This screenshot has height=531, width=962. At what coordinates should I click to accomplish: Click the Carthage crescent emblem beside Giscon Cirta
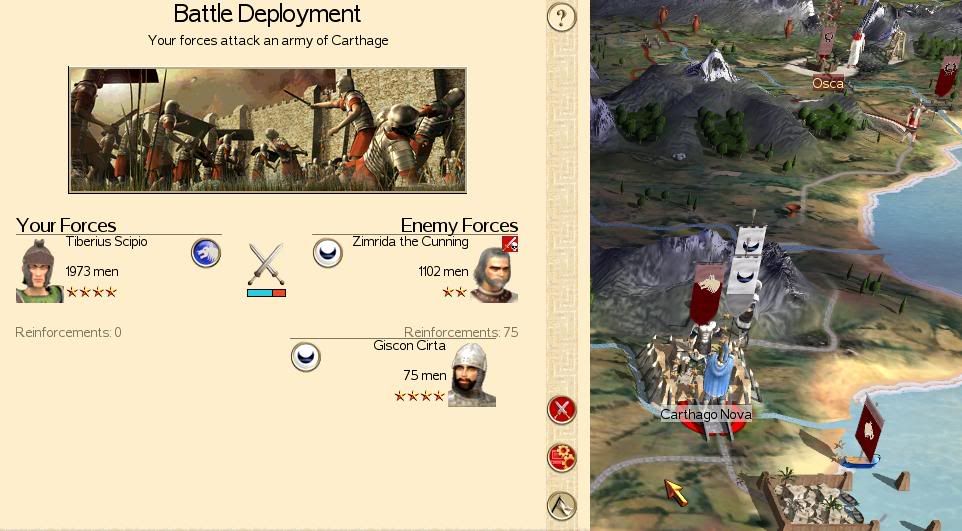click(x=306, y=356)
